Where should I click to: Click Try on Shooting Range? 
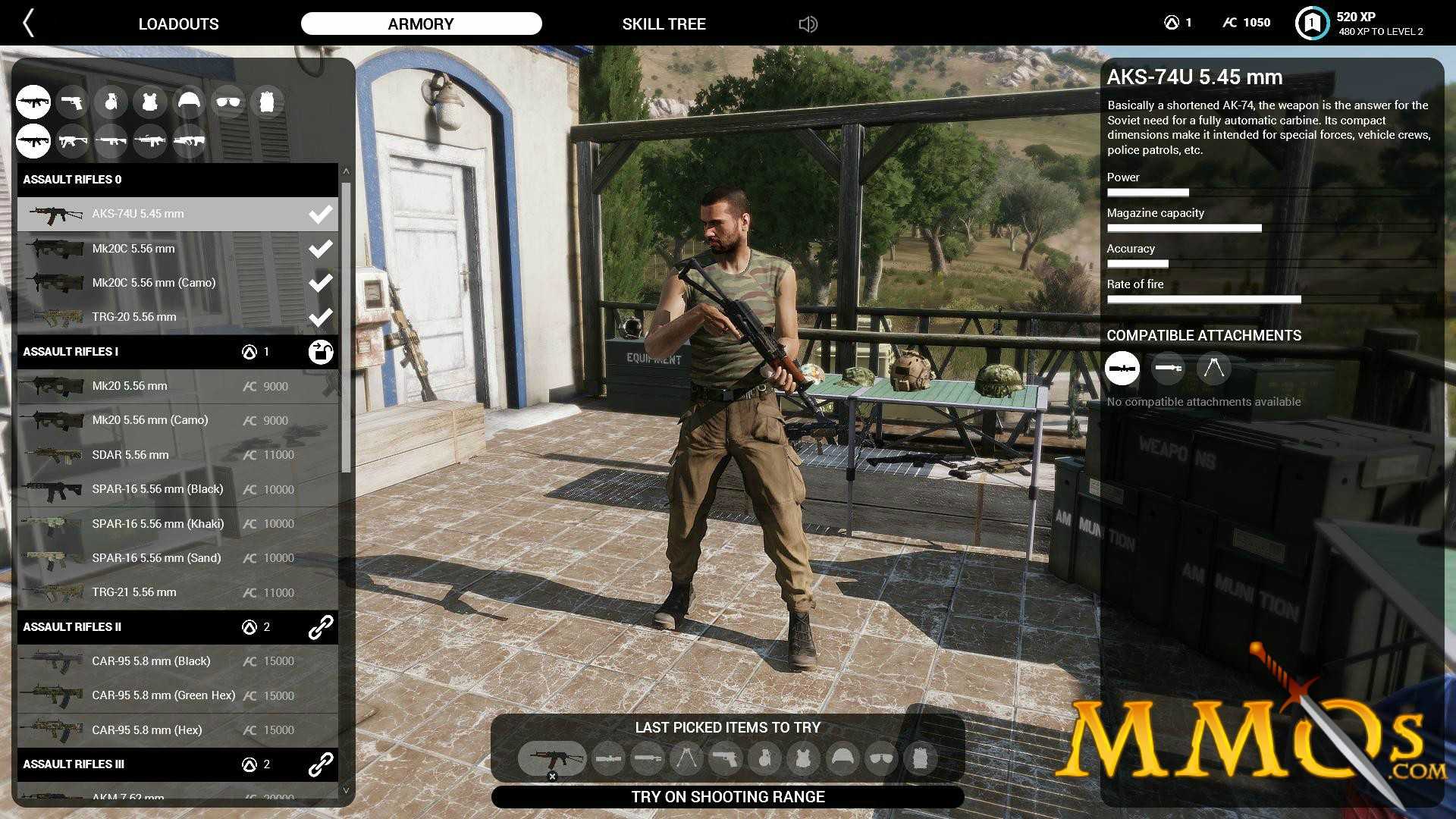(x=727, y=797)
